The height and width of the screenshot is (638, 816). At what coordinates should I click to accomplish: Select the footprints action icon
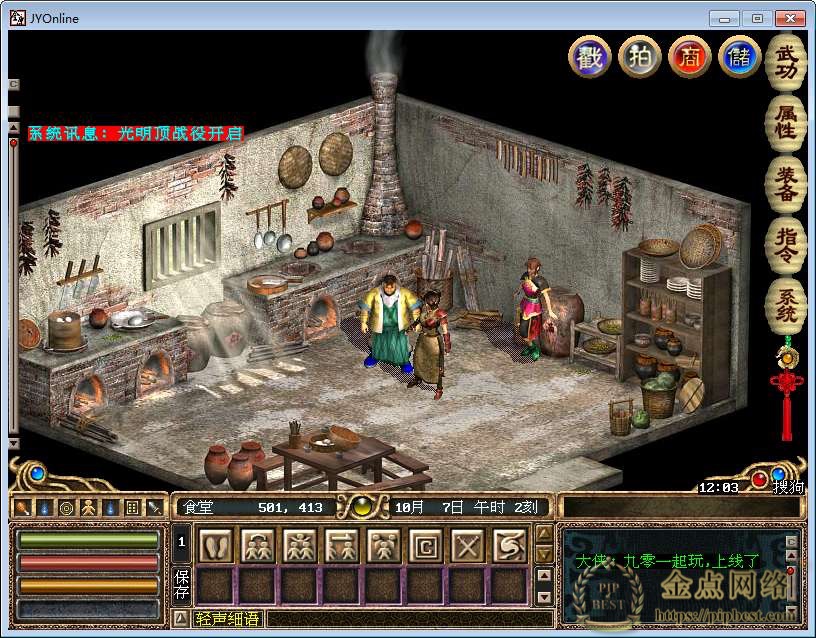tap(216, 545)
